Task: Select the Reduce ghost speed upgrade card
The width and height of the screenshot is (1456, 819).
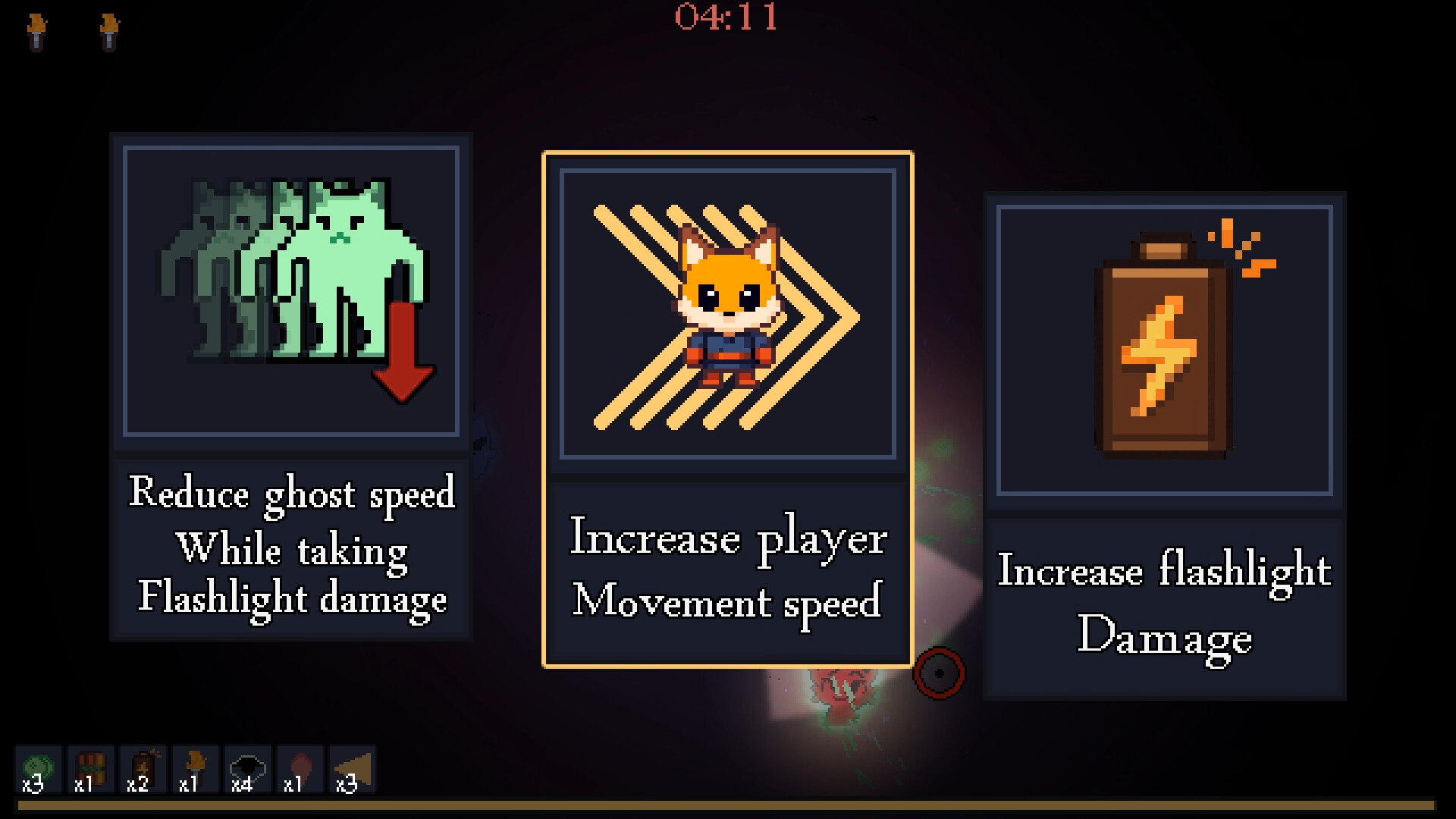Action: [x=292, y=387]
